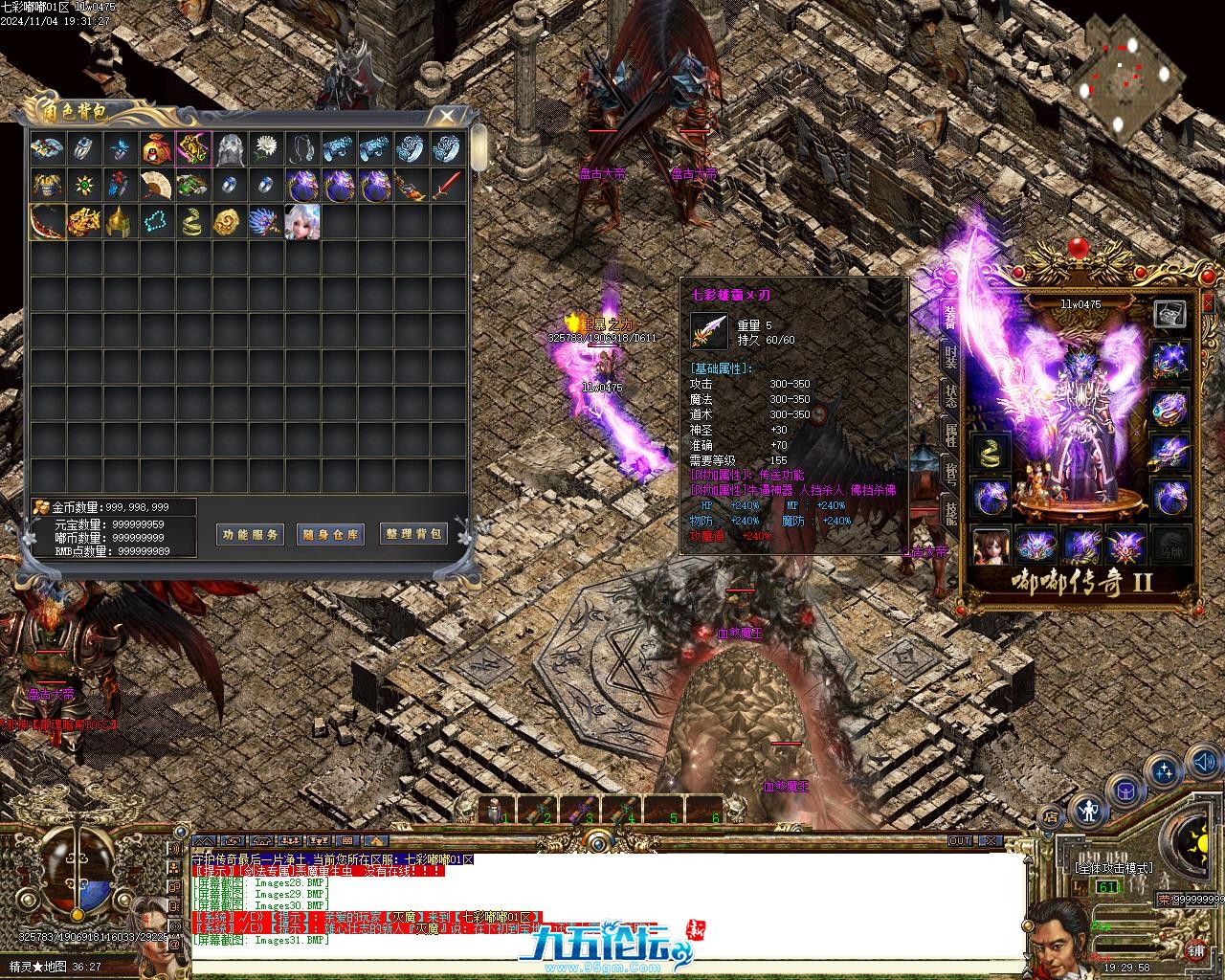This screenshot has width=1225, height=980.
Task: Select the grey hooded cloak item
Action: point(230,148)
